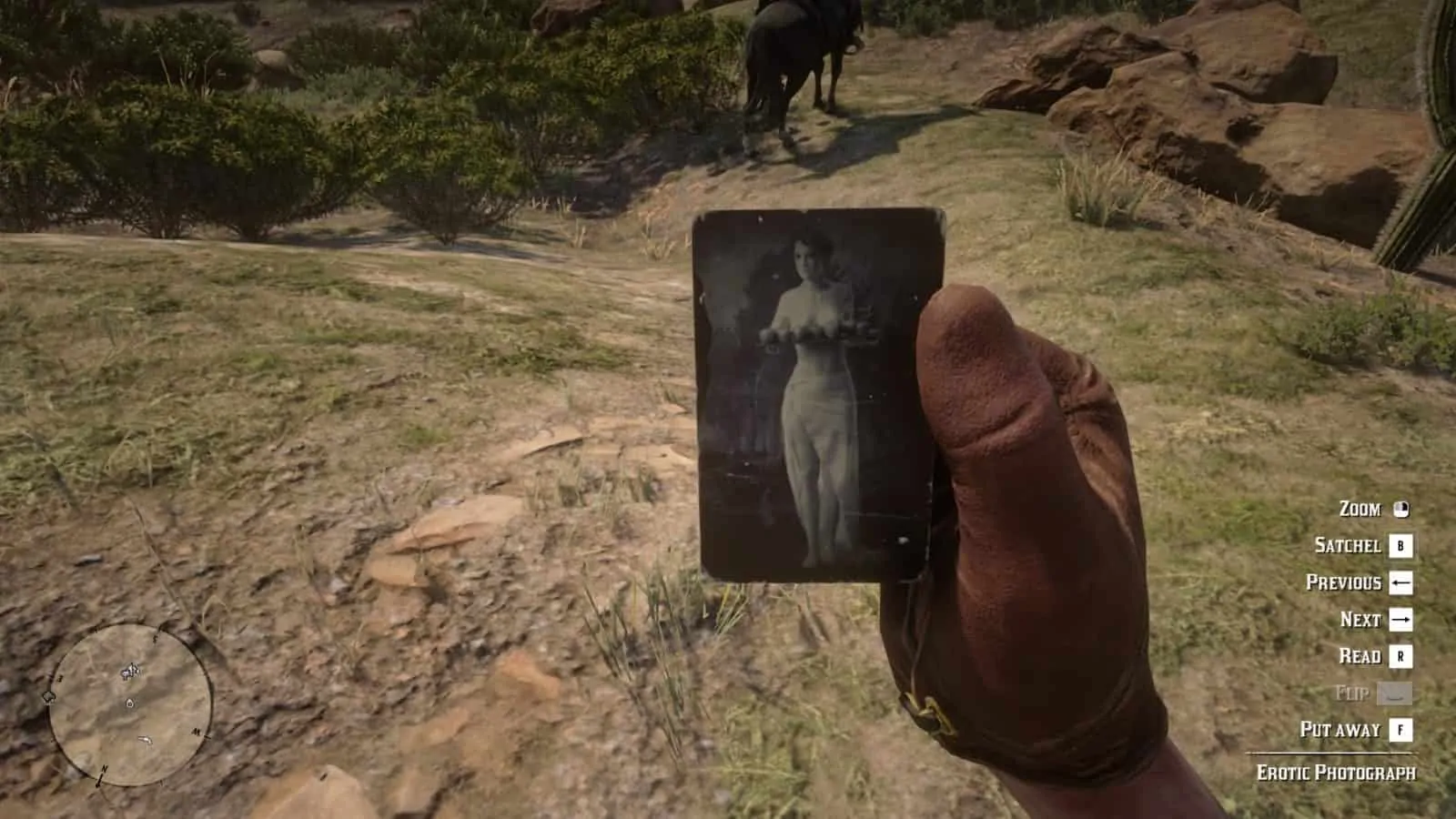Click the Put Away label
The width and height of the screenshot is (1456, 819).
[x=1341, y=728]
